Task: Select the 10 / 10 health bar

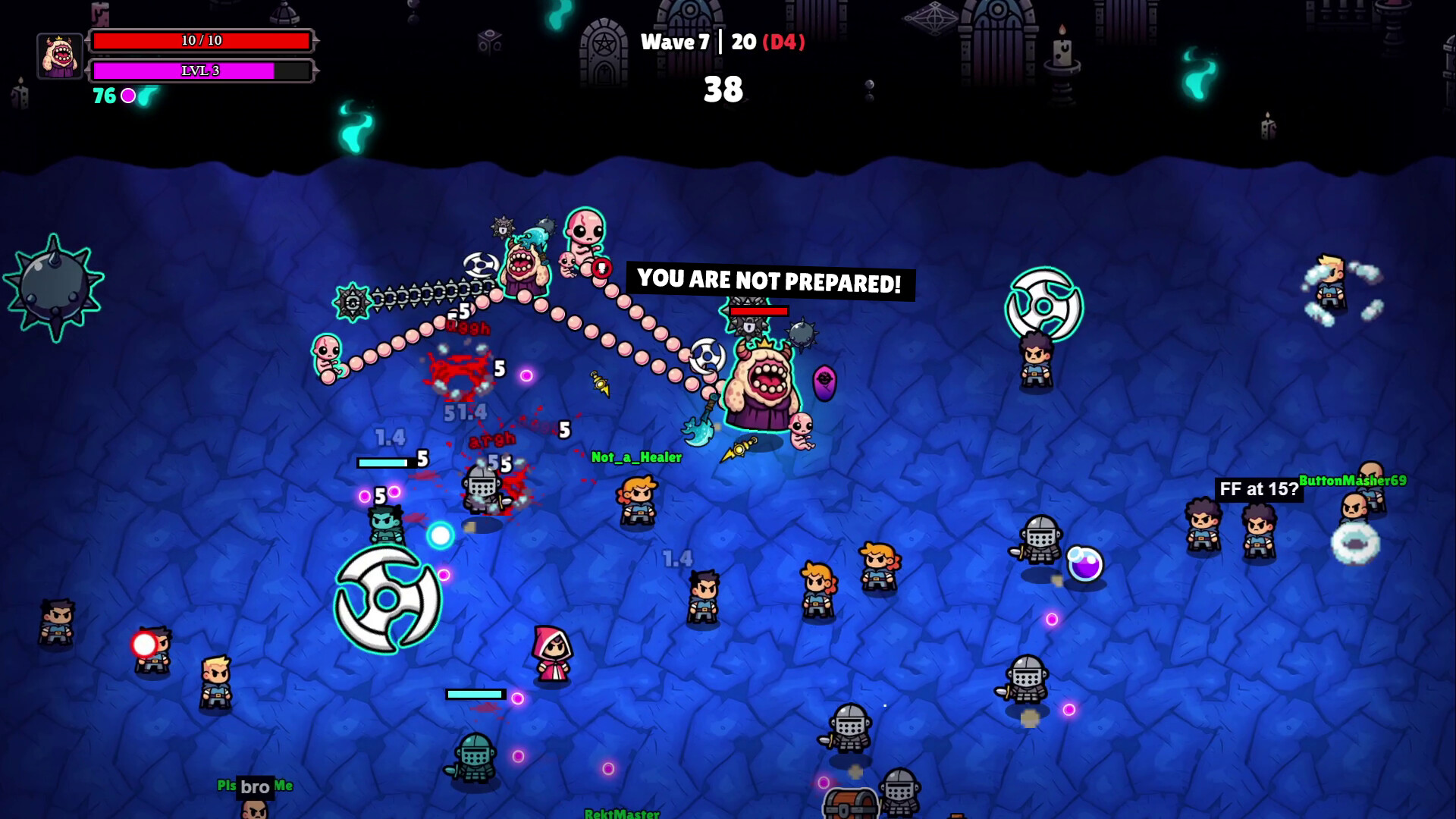Action: [201, 39]
